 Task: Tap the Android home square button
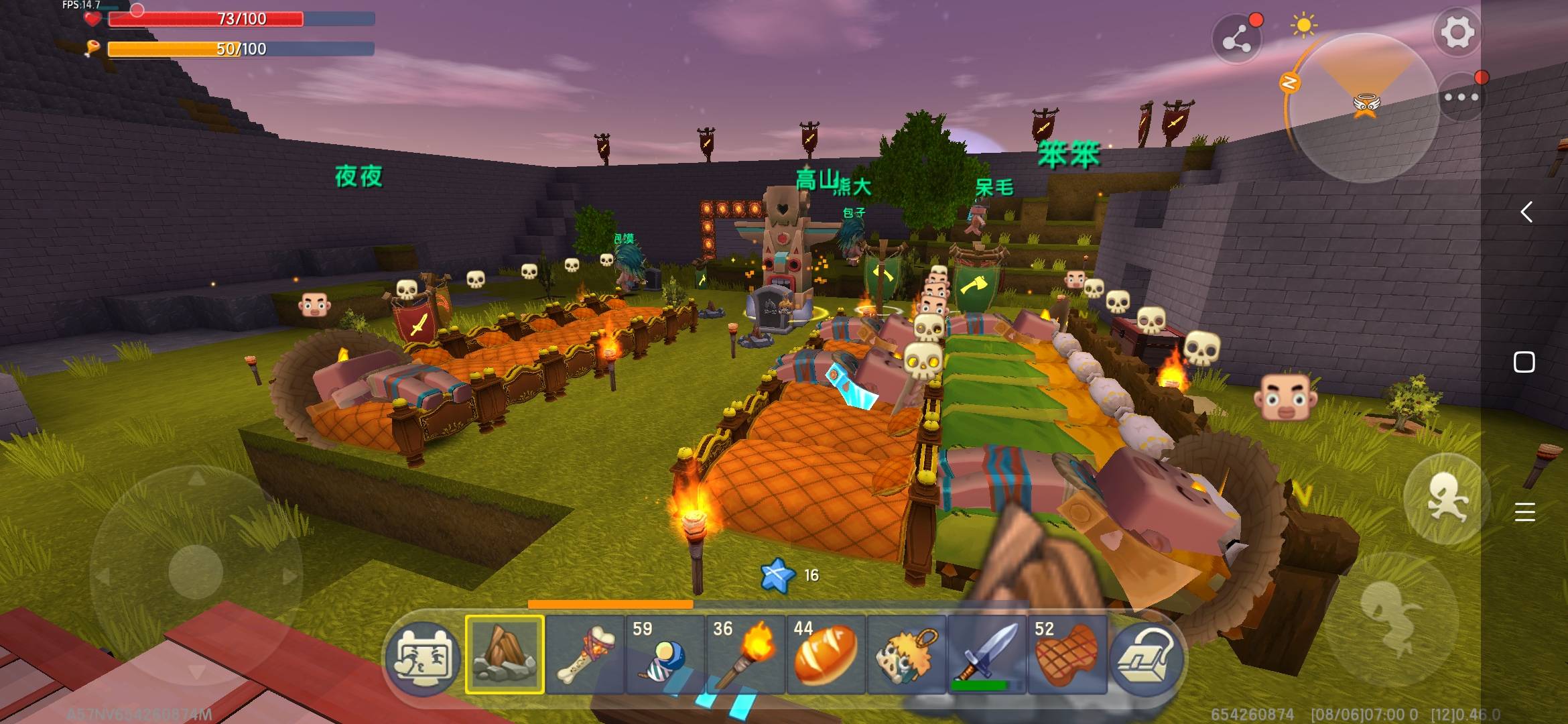1524,362
